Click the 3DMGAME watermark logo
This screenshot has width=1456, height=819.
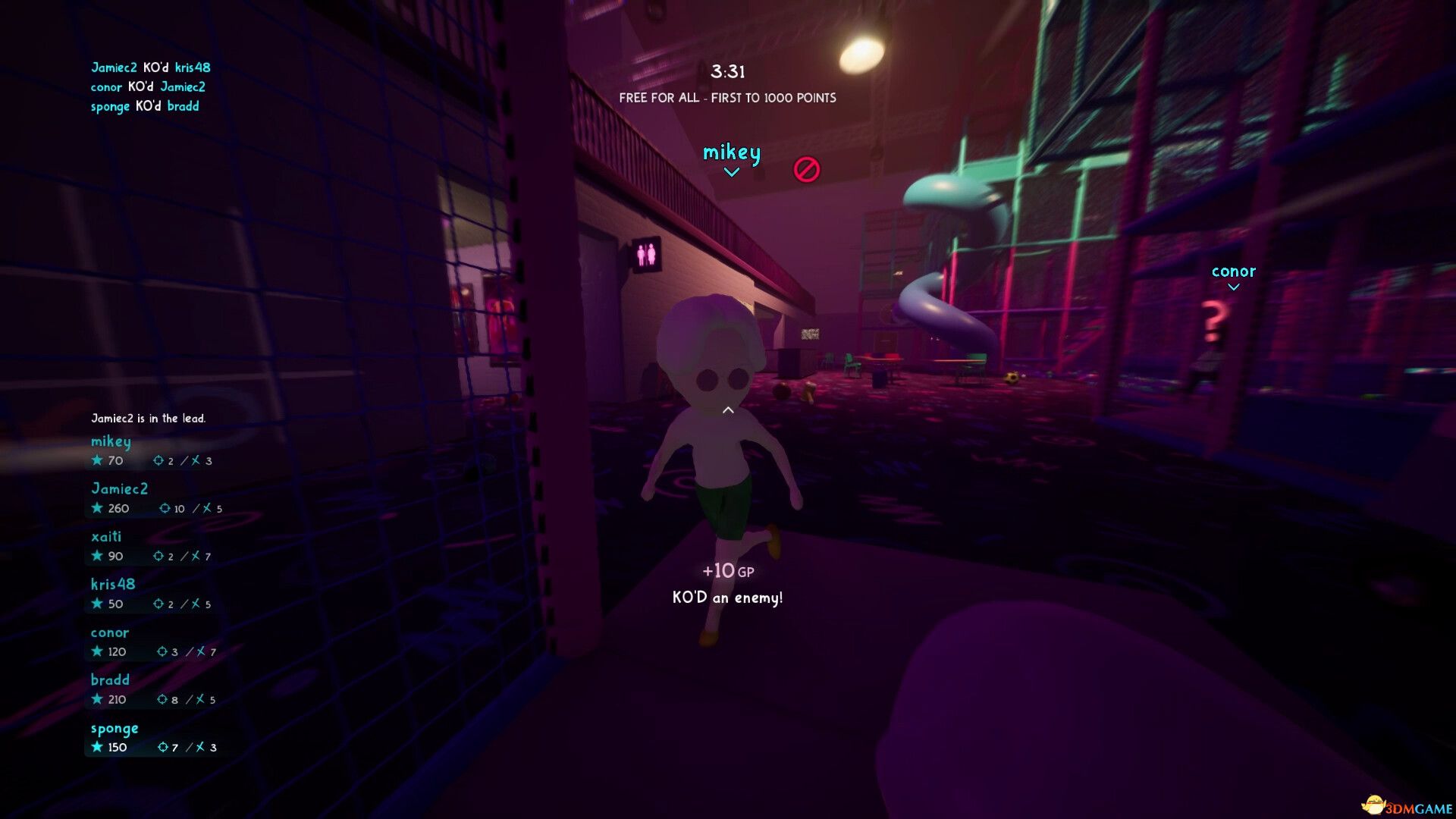[x=1407, y=806]
